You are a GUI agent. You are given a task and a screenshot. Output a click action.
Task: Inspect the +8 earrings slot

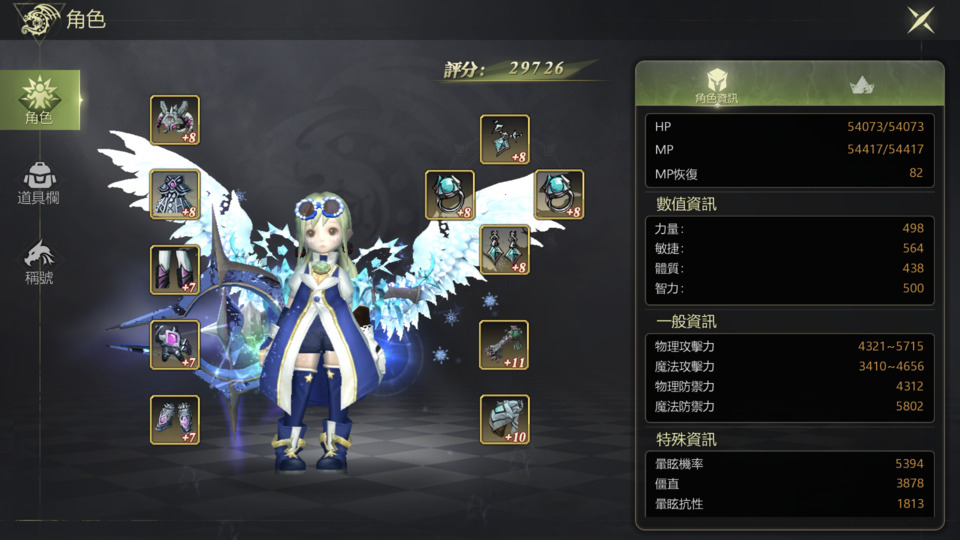pyautogui.click(x=505, y=250)
